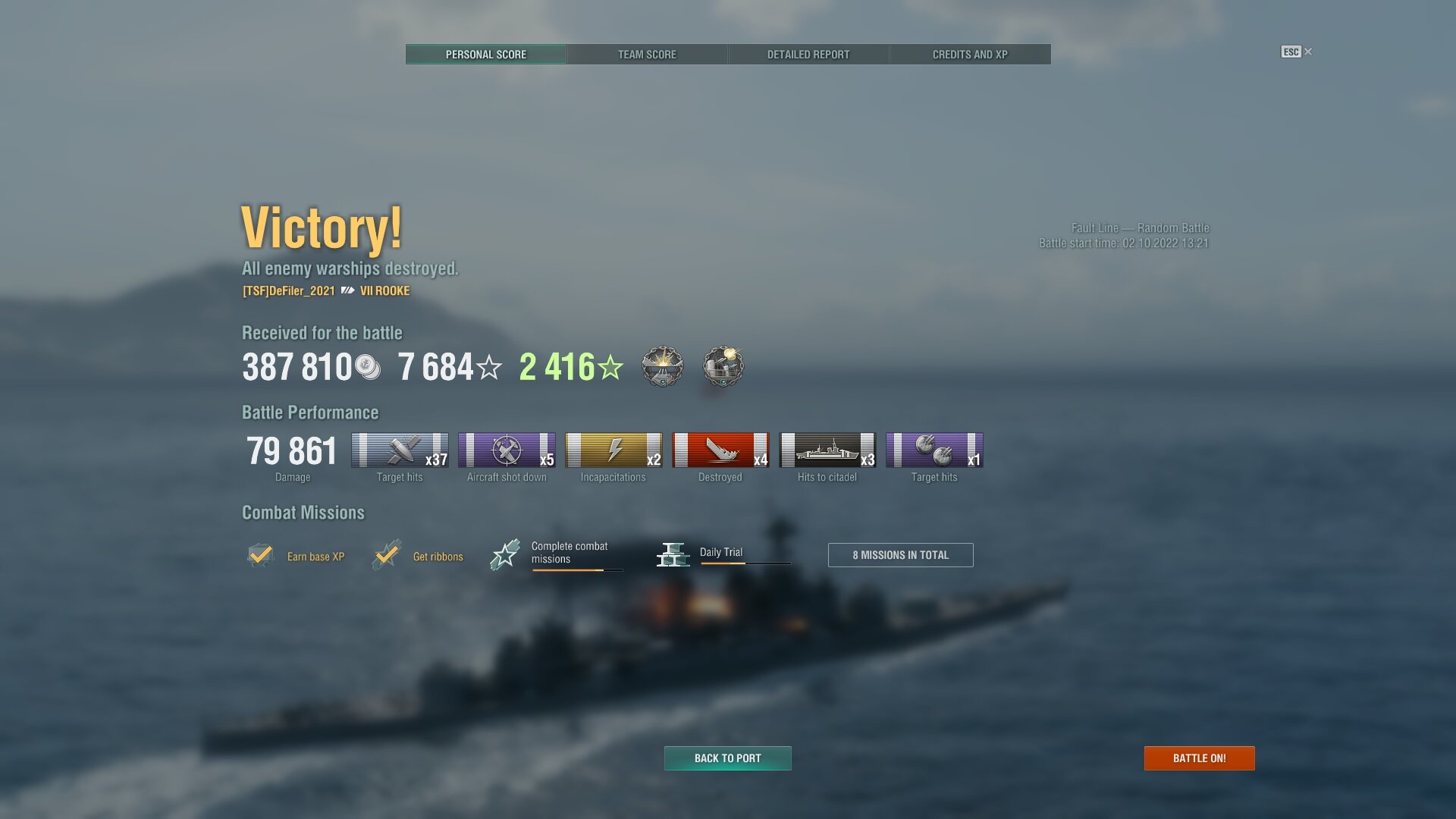Inspect the Hits to citadel ribbon
Screen dimensions: 1456x819
tap(827, 450)
